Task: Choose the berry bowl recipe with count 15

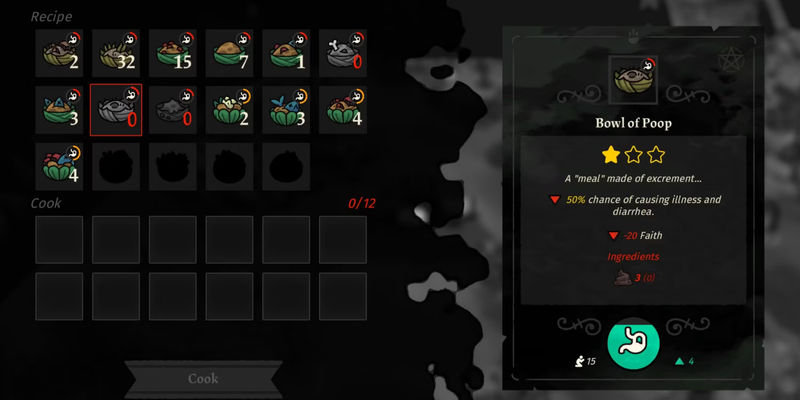Action: click(173, 53)
